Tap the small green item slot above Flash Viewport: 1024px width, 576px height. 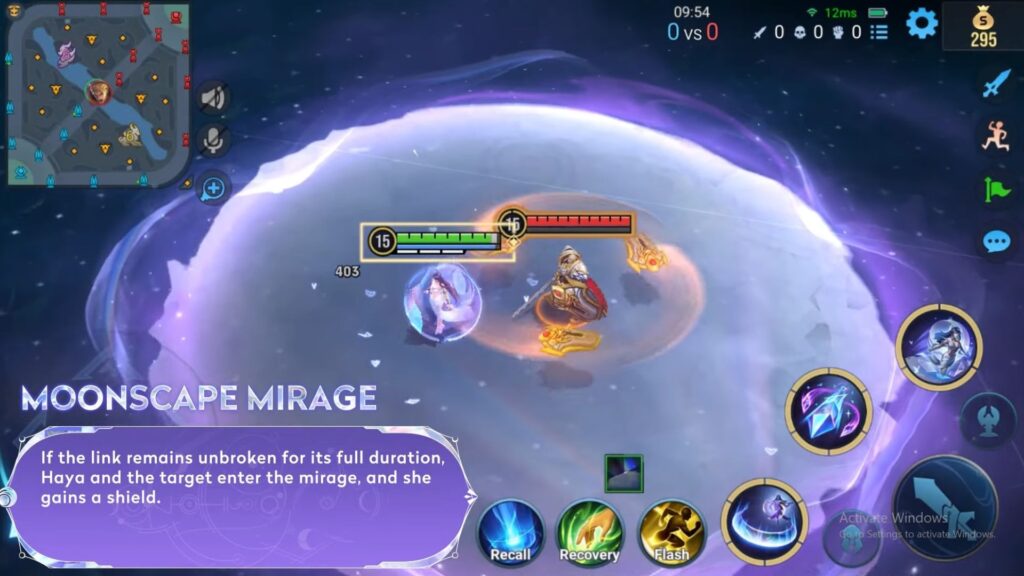click(x=623, y=473)
